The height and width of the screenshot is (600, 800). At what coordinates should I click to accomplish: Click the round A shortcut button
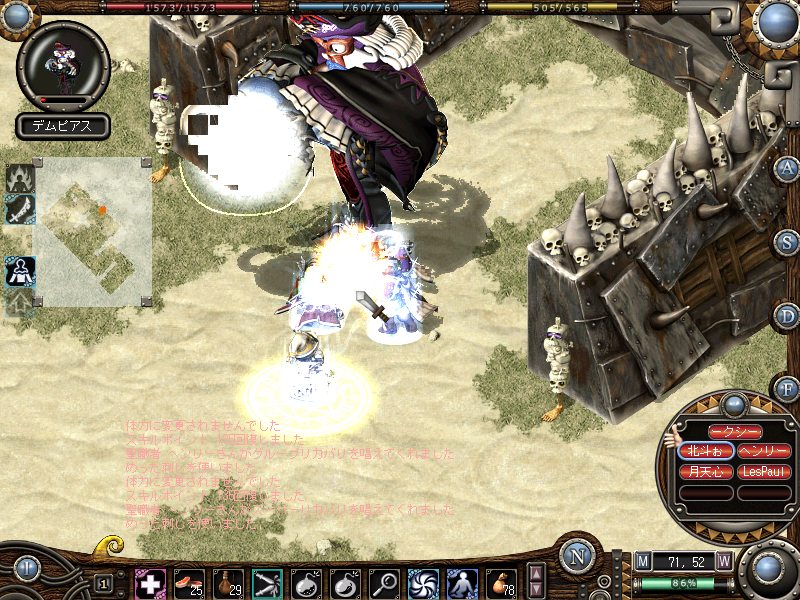click(x=788, y=168)
